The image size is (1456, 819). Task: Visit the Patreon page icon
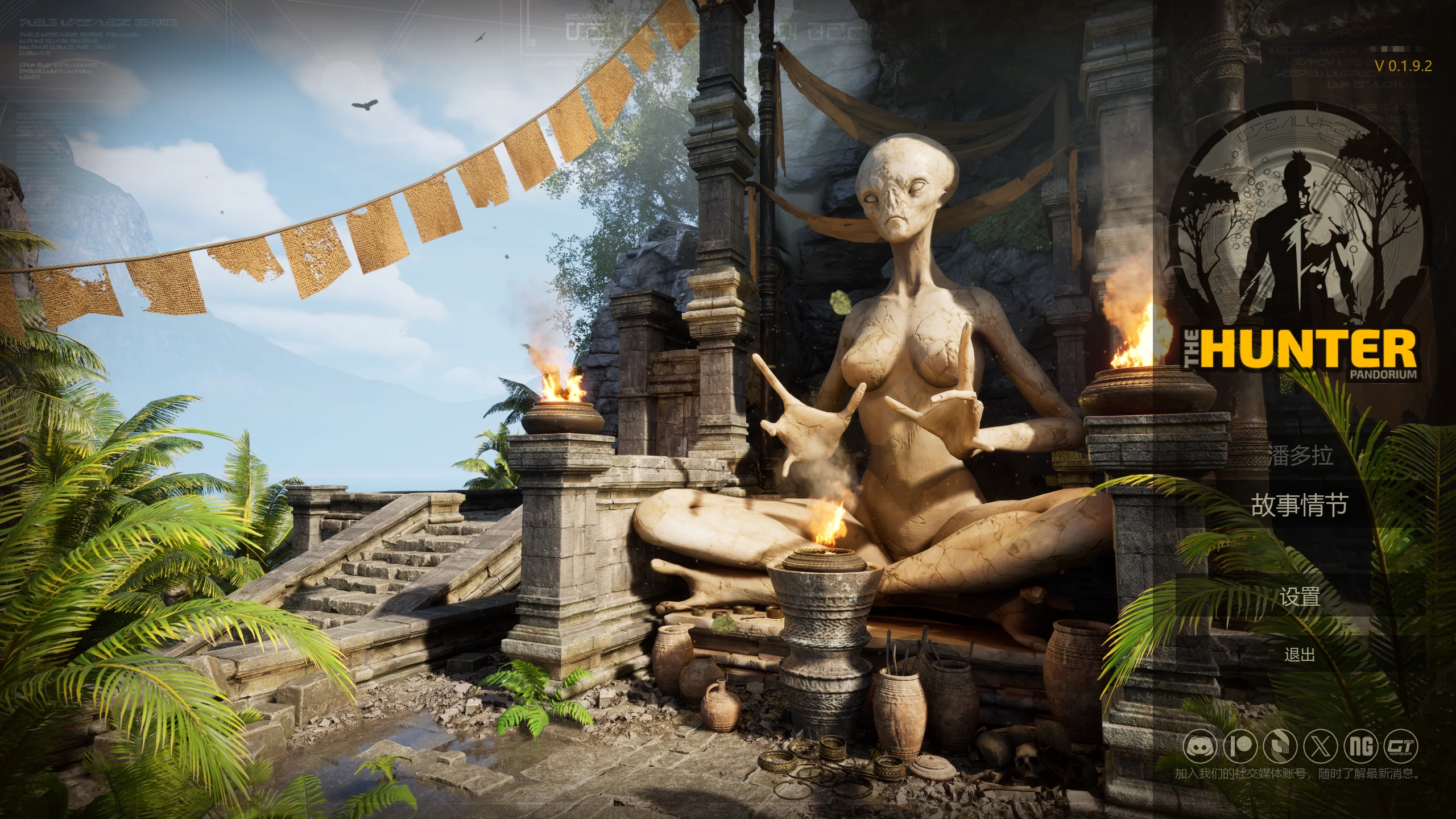click(x=1240, y=747)
